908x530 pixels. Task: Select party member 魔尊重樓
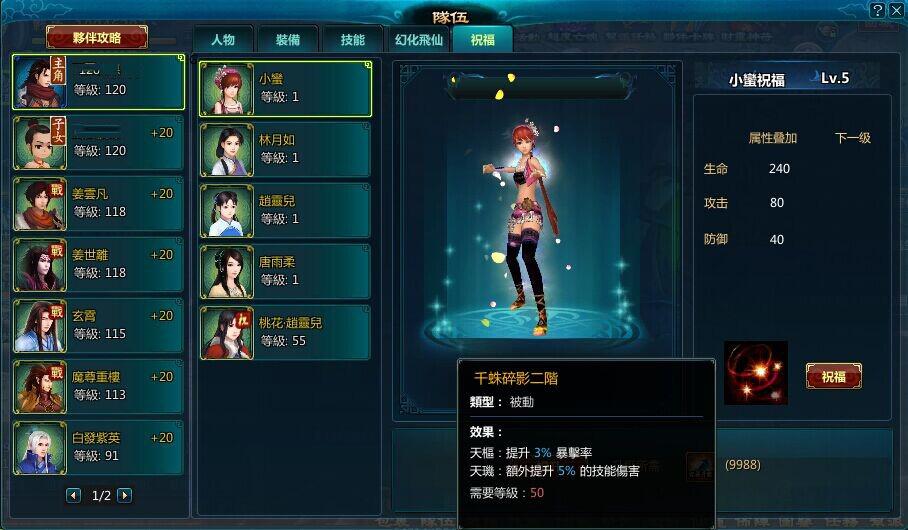98,387
